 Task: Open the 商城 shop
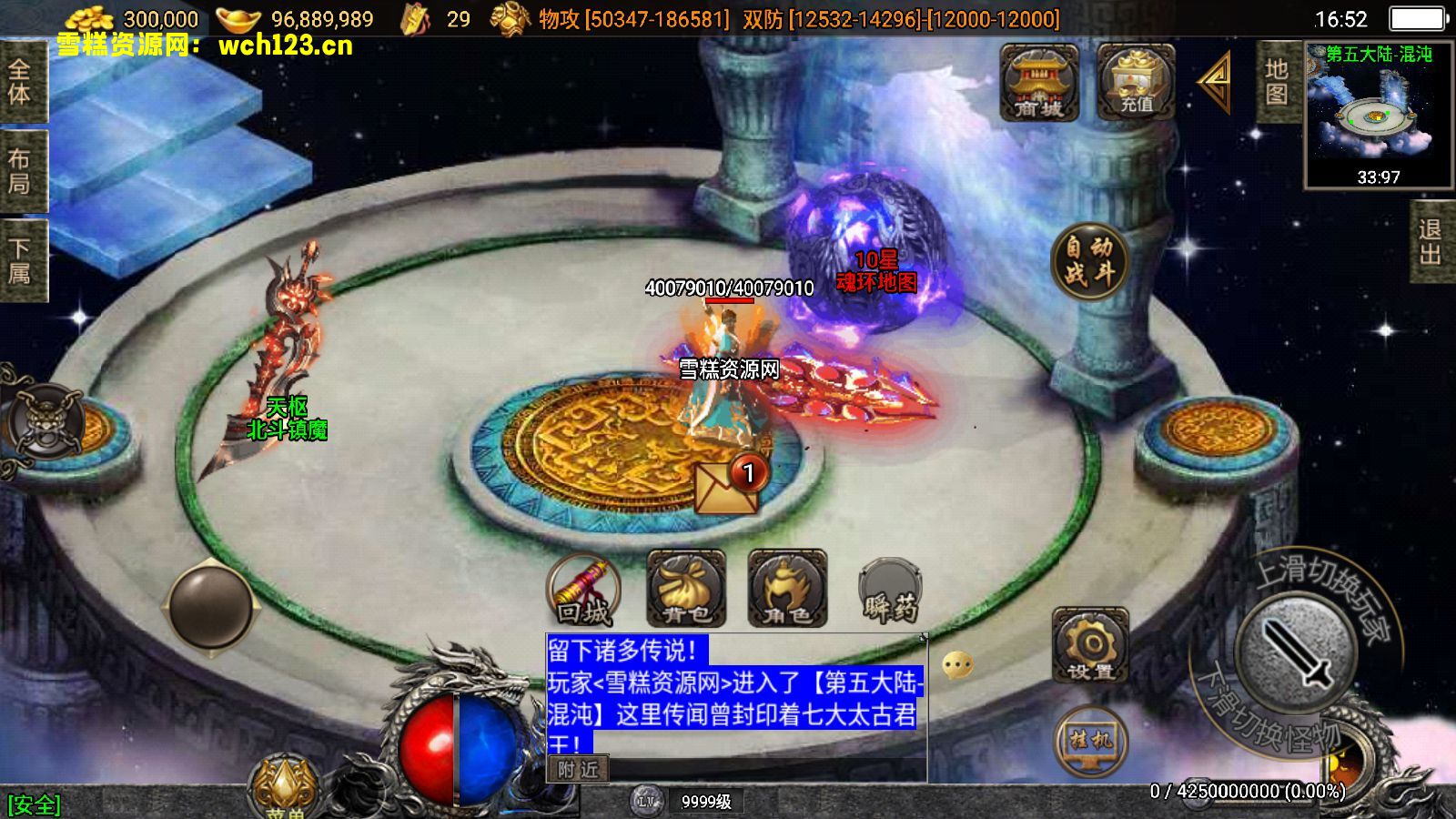pyautogui.click(x=1038, y=84)
